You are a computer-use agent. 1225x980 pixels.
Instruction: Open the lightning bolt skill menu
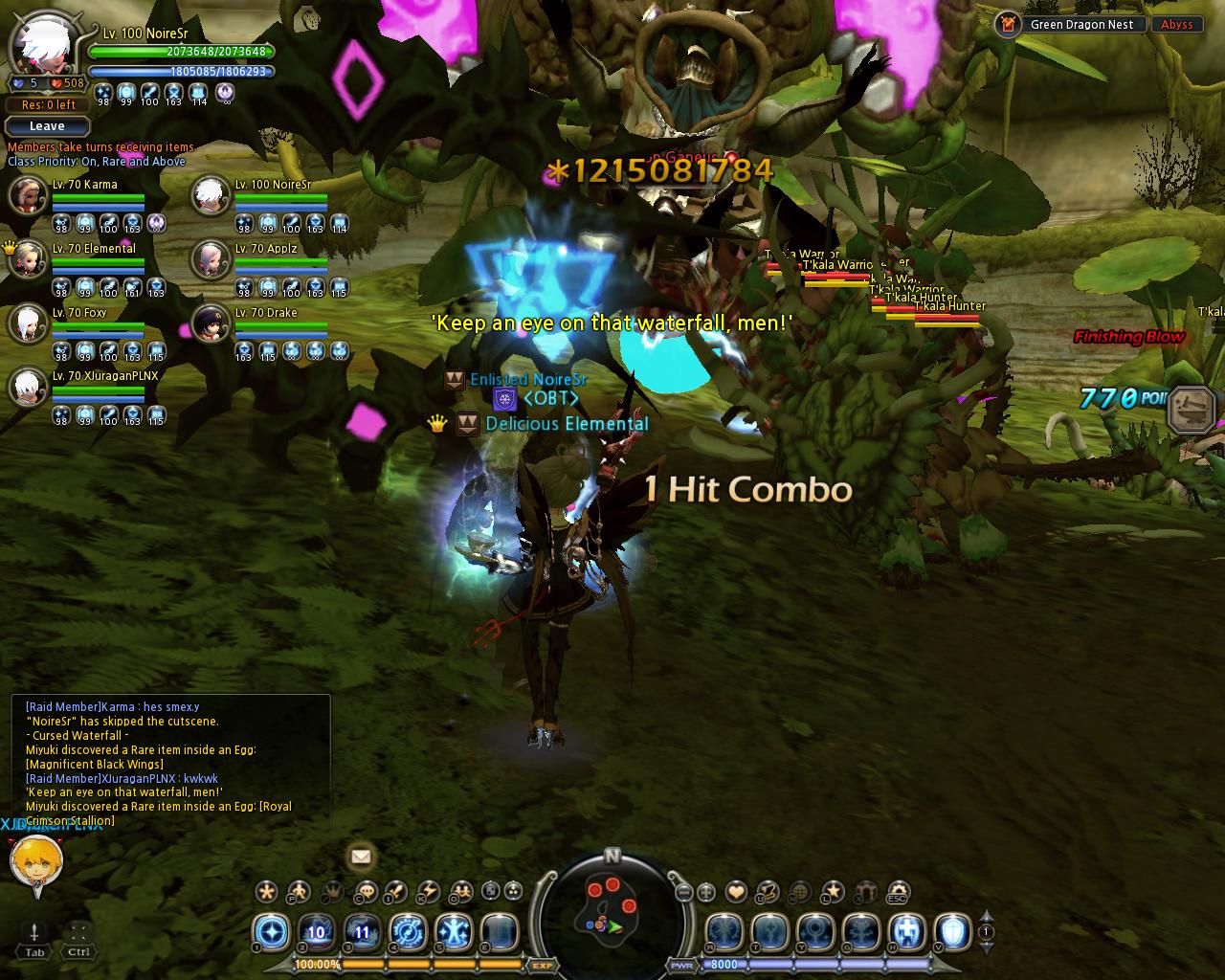pyautogui.click(x=428, y=892)
